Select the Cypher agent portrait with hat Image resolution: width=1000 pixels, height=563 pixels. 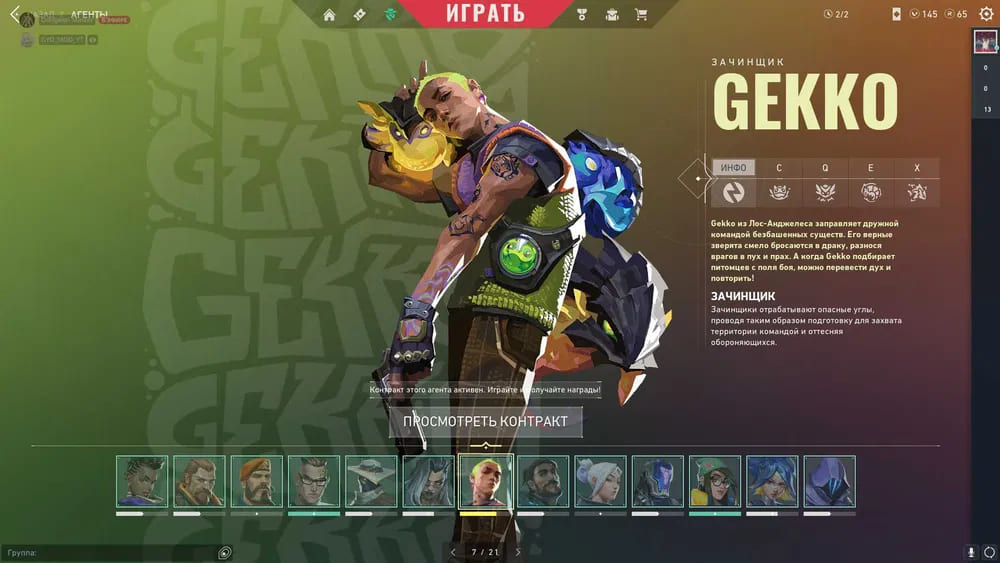pos(371,481)
